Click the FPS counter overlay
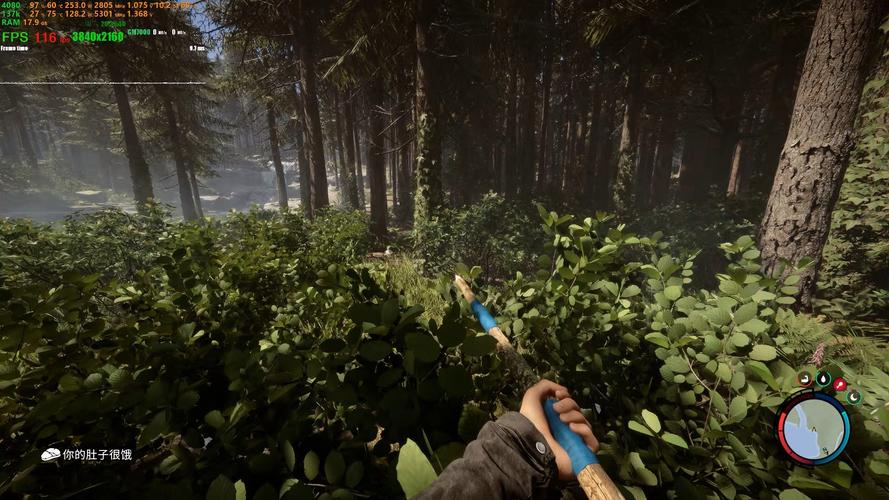Image resolution: width=889 pixels, height=500 pixels. [30, 37]
